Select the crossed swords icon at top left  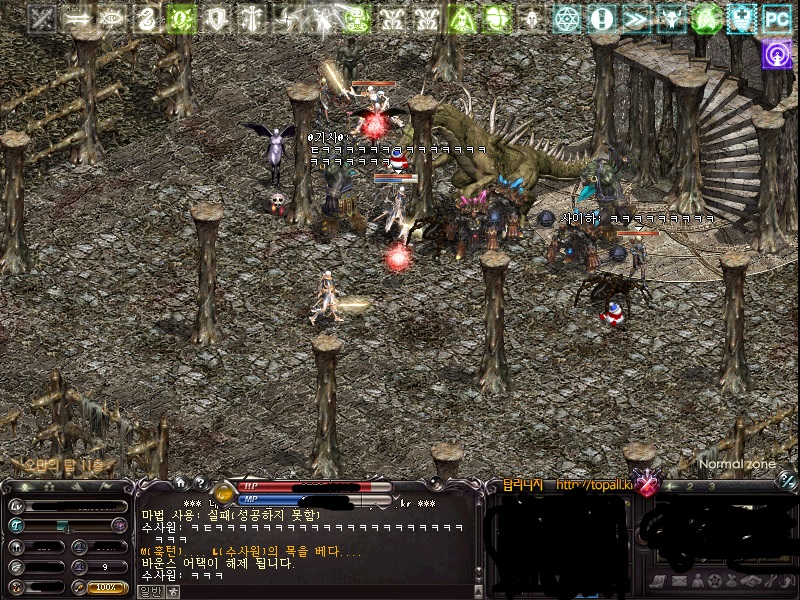41,18
